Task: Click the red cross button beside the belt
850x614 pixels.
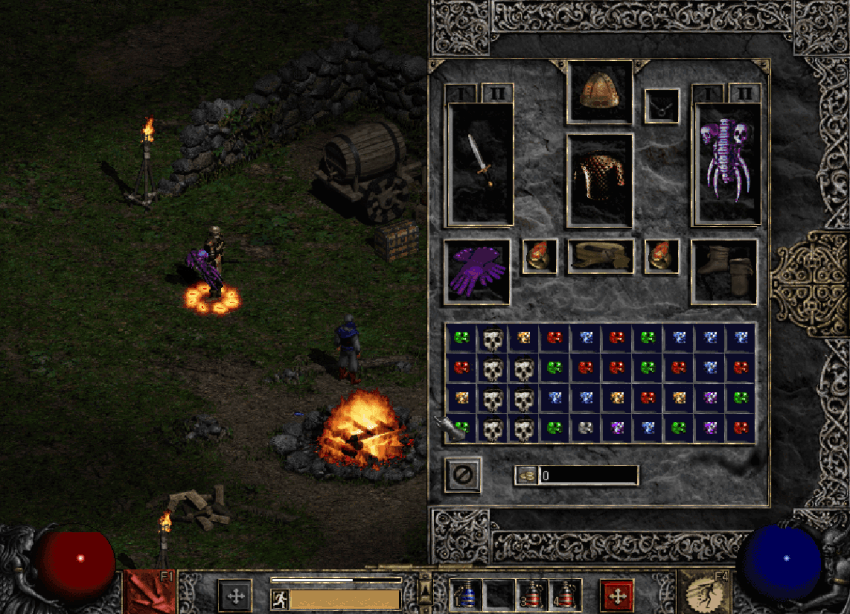Action: pos(617,596)
